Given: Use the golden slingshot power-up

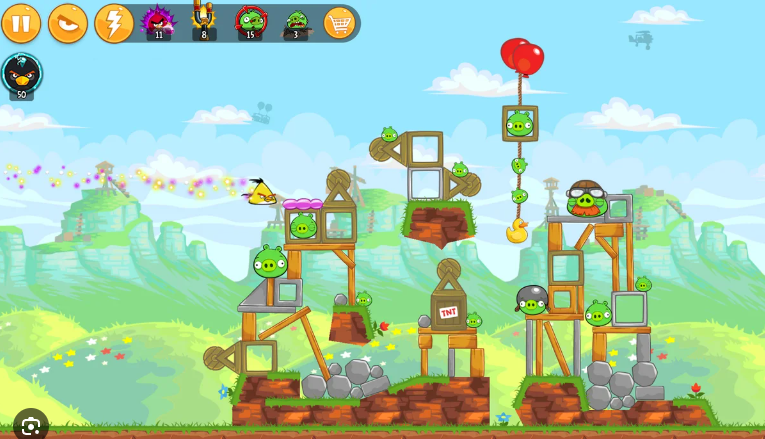Looking at the screenshot, I should pos(204,20).
